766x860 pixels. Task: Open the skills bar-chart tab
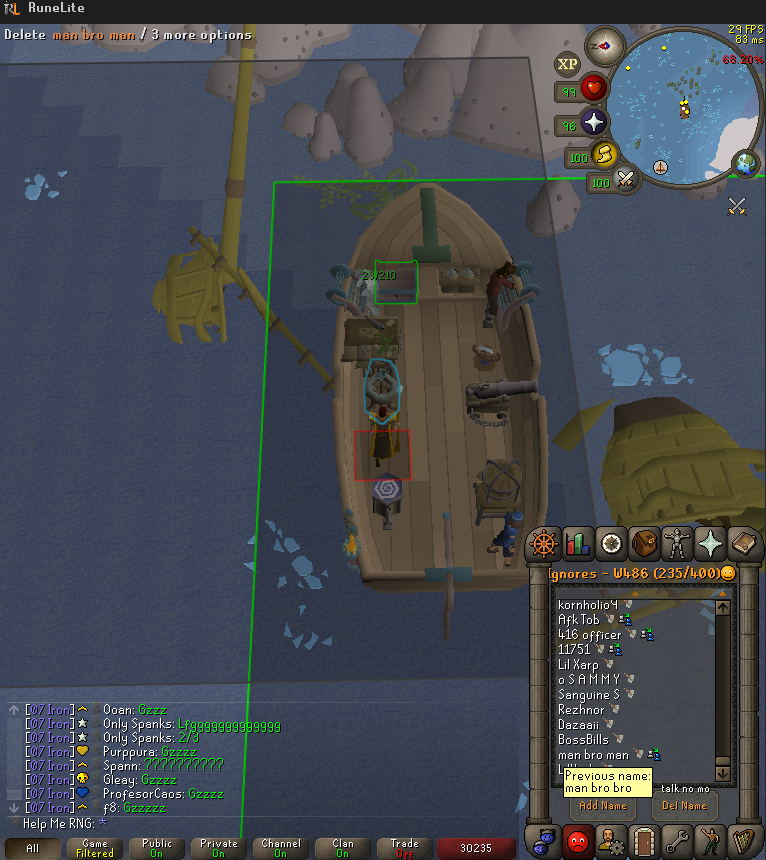tap(578, 544)
